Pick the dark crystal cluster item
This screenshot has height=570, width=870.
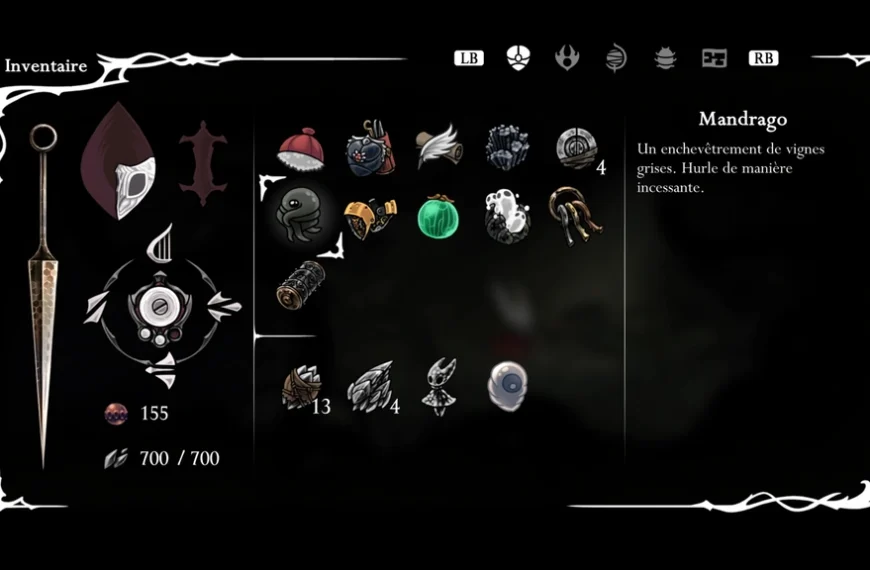(507, 148)
